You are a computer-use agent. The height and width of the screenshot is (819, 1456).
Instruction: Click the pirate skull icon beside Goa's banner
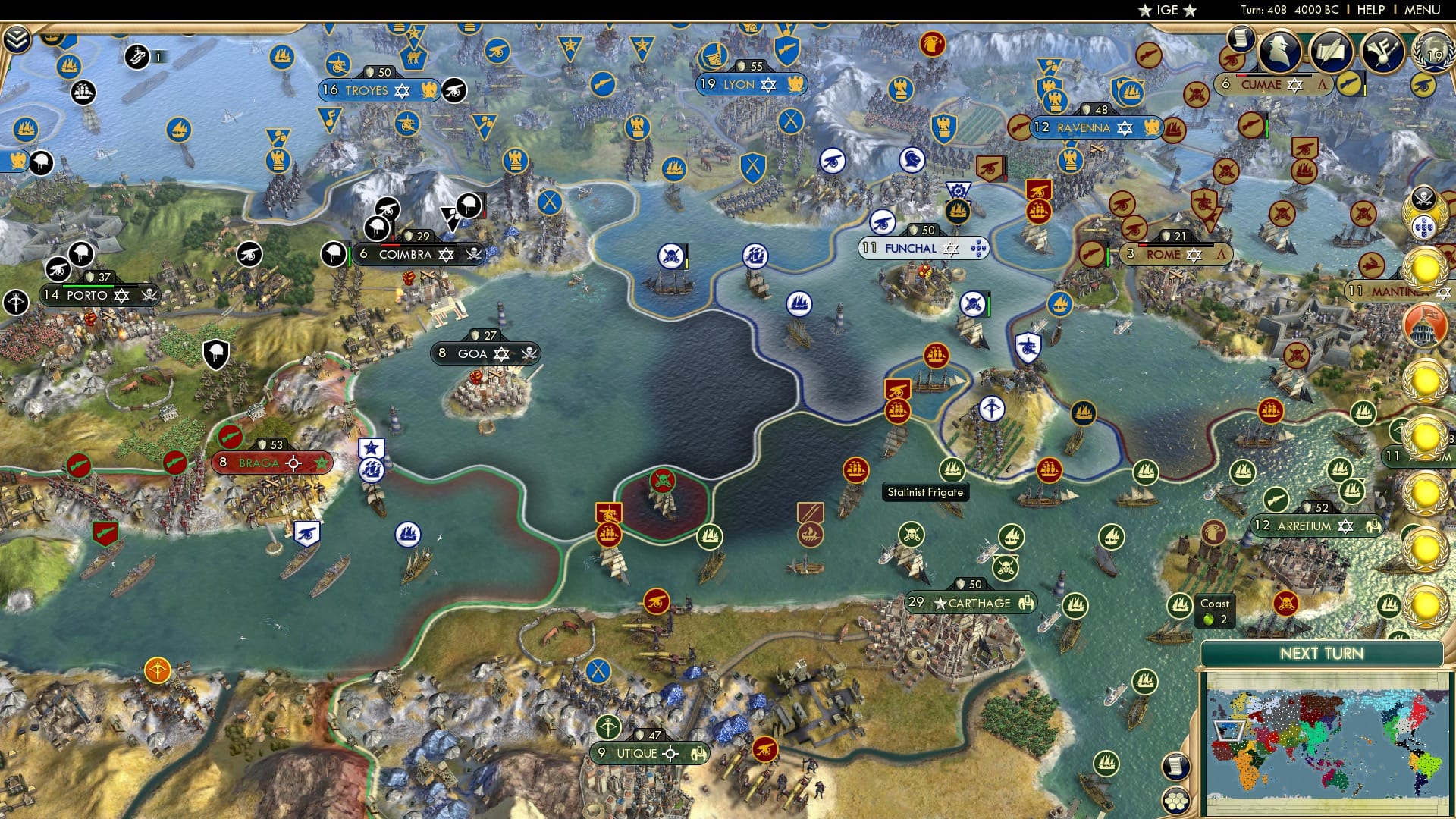pos(531,353)
